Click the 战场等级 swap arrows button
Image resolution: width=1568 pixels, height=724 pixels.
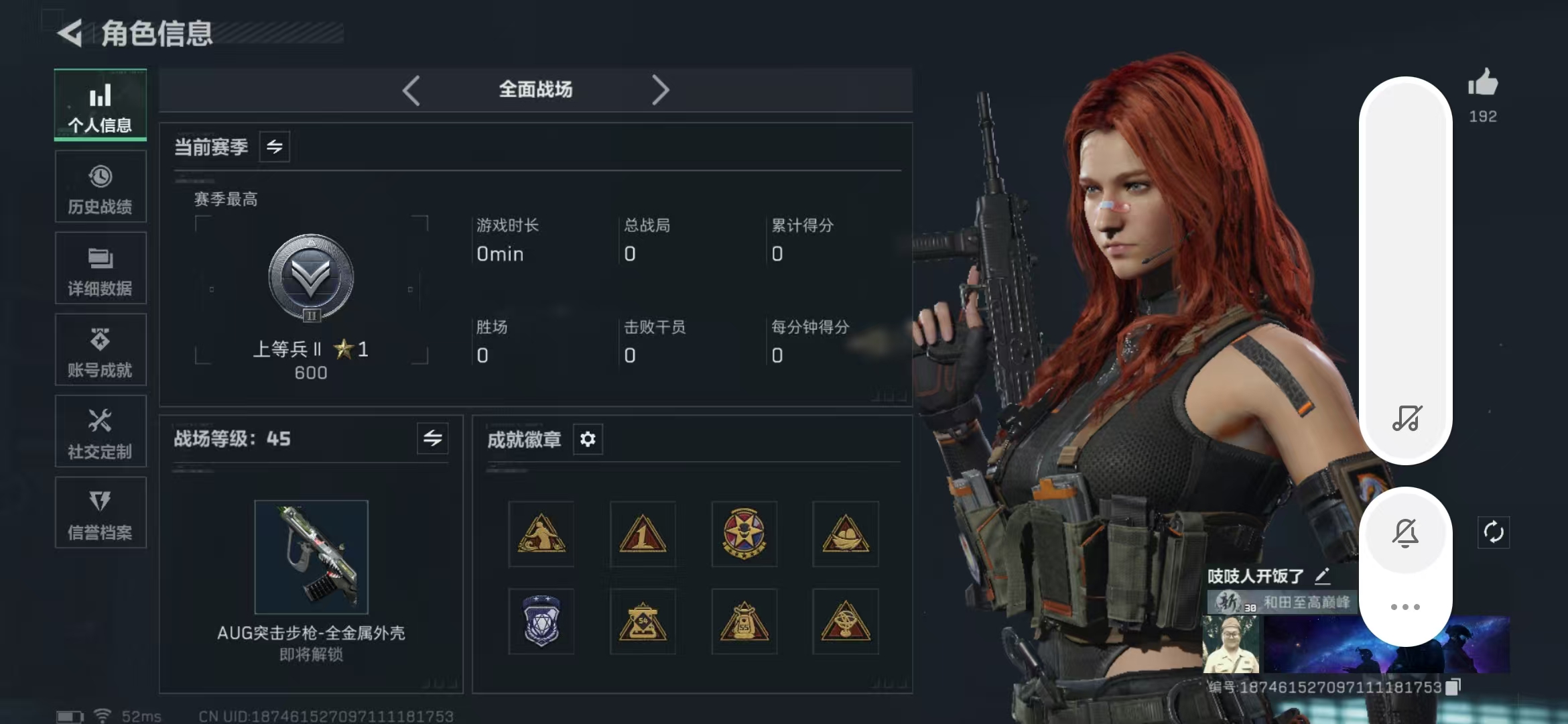[x=432, y=438]
